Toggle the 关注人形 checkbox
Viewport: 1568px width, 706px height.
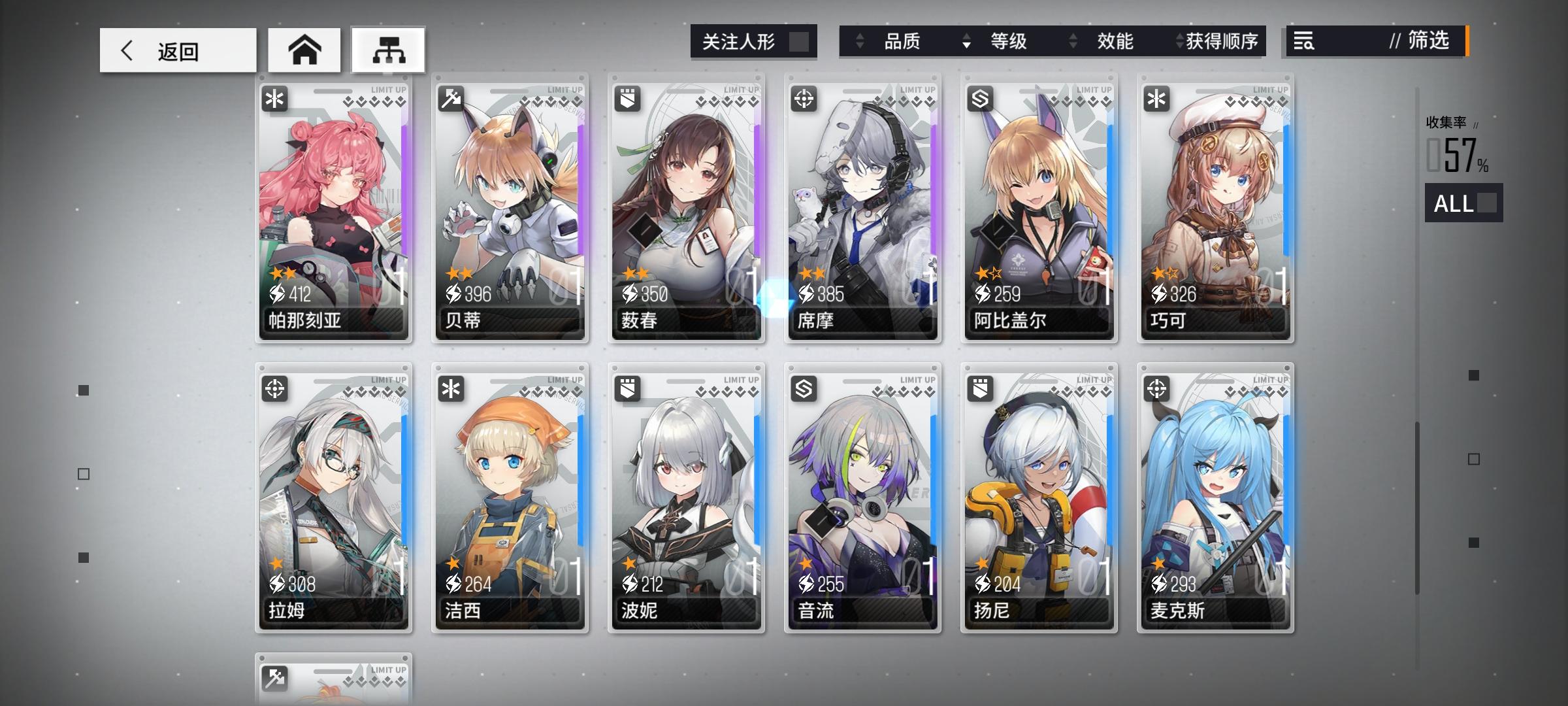[x=800, y=41]
